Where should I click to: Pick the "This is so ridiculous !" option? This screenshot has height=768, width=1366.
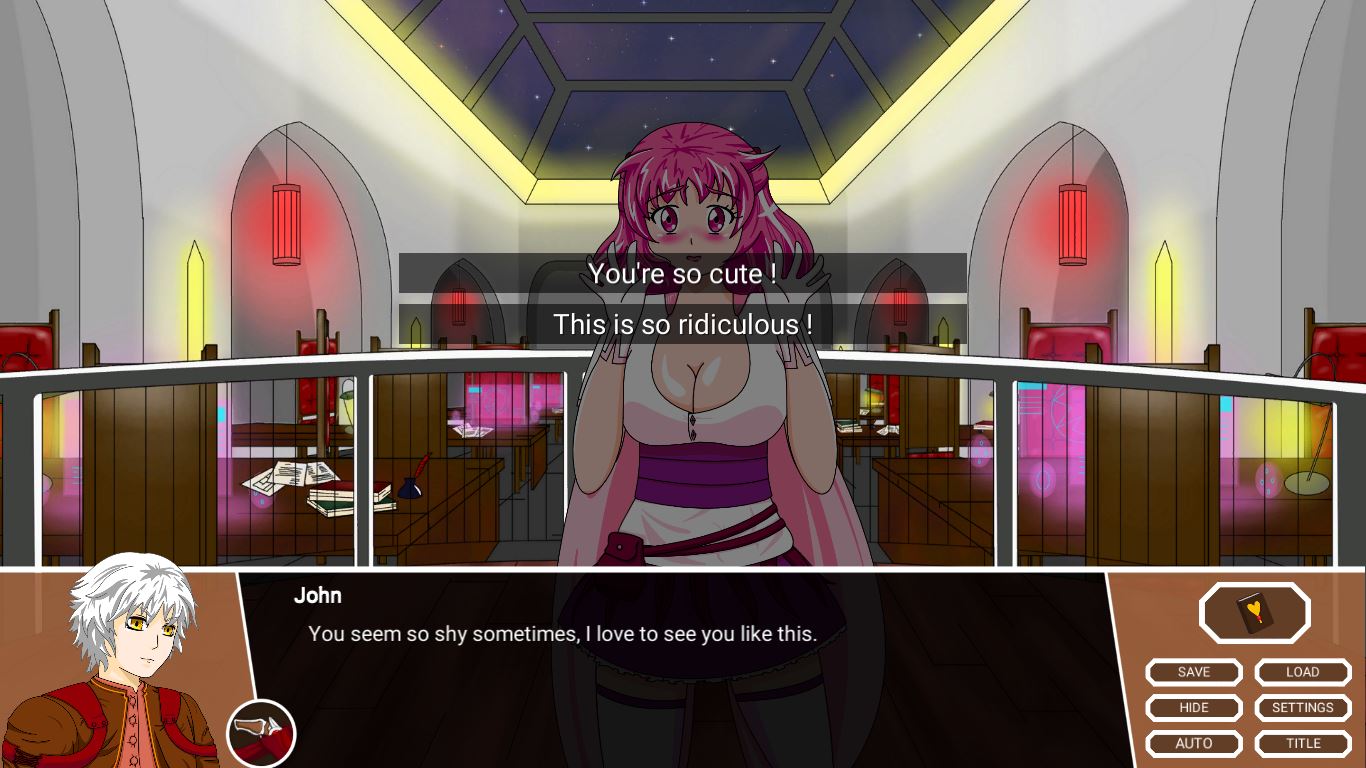[x=682, y=324]
